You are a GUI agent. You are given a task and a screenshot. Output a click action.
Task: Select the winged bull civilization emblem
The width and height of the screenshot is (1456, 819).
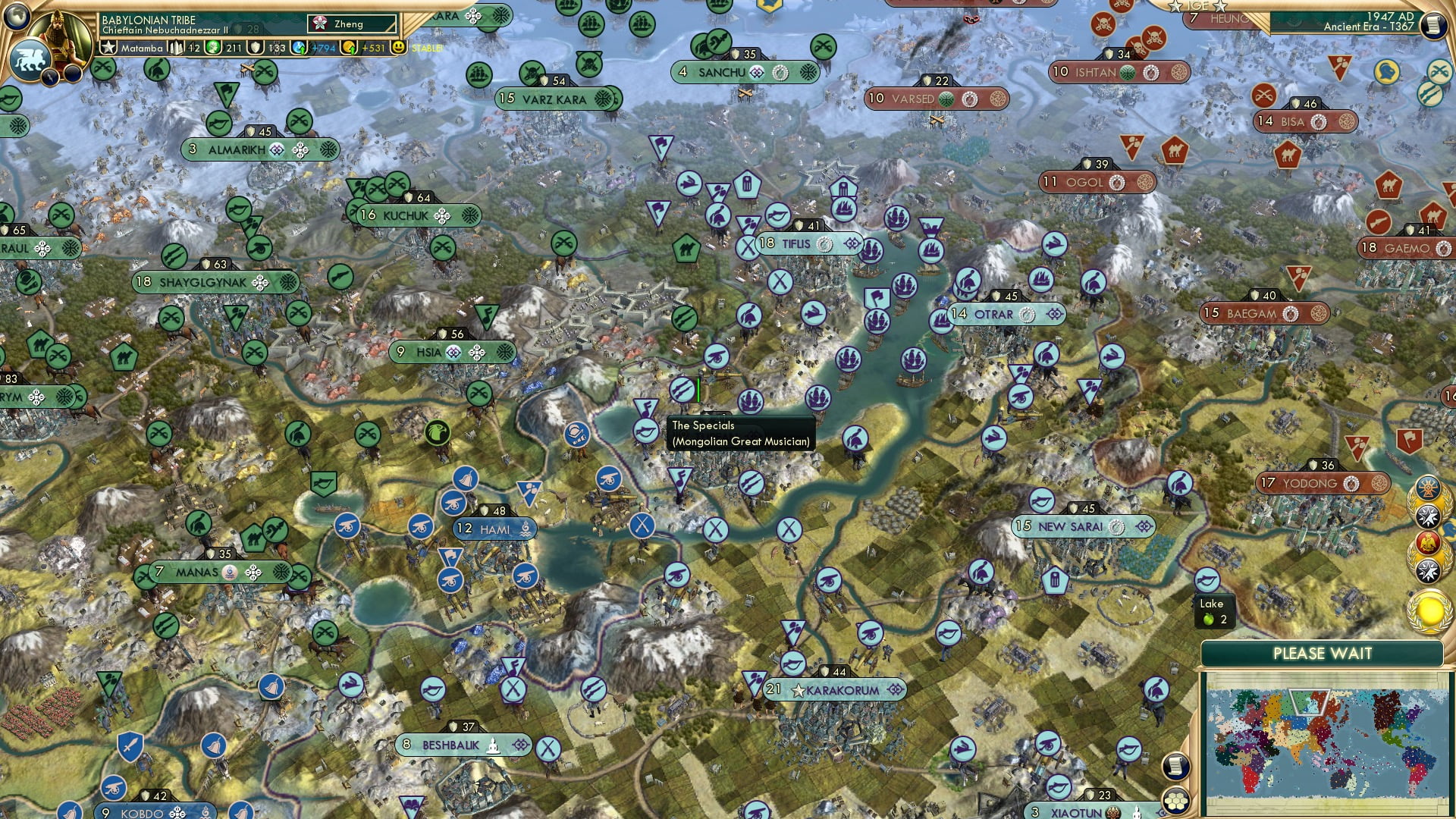(x=30, y=59)
